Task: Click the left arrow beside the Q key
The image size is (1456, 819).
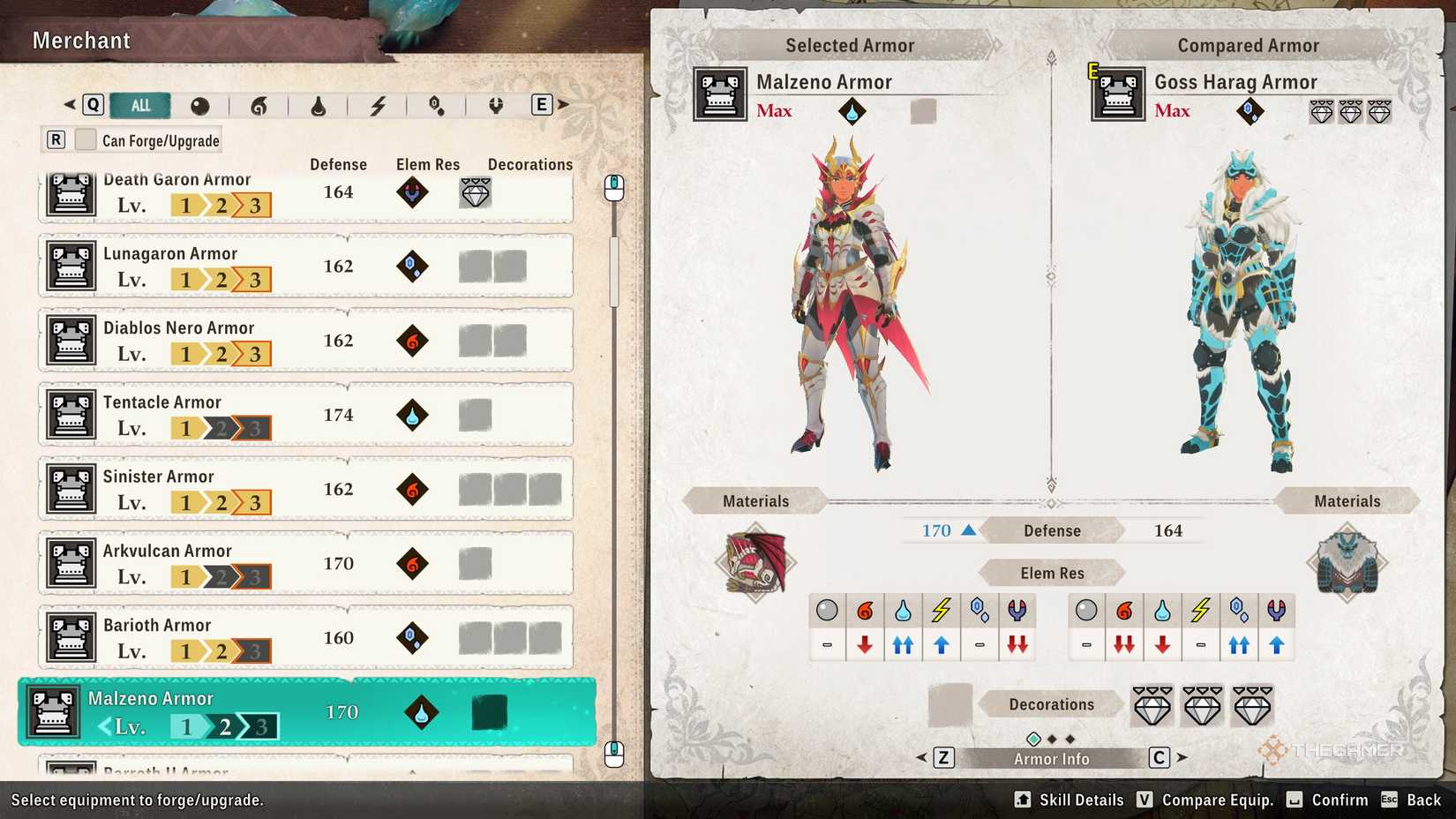Action: [x=69, y=104]
